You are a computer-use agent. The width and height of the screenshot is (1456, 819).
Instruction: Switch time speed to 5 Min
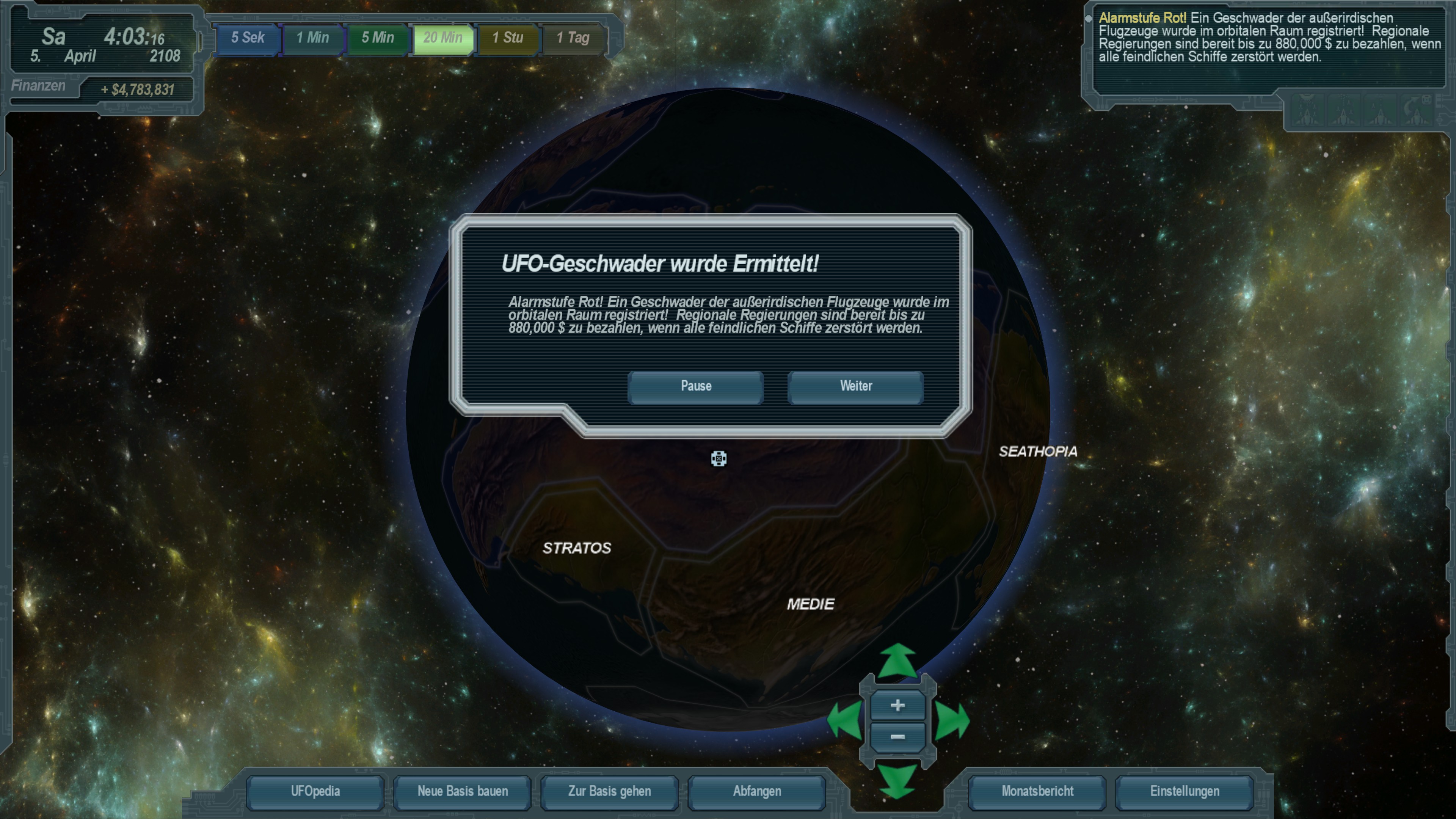378,38
